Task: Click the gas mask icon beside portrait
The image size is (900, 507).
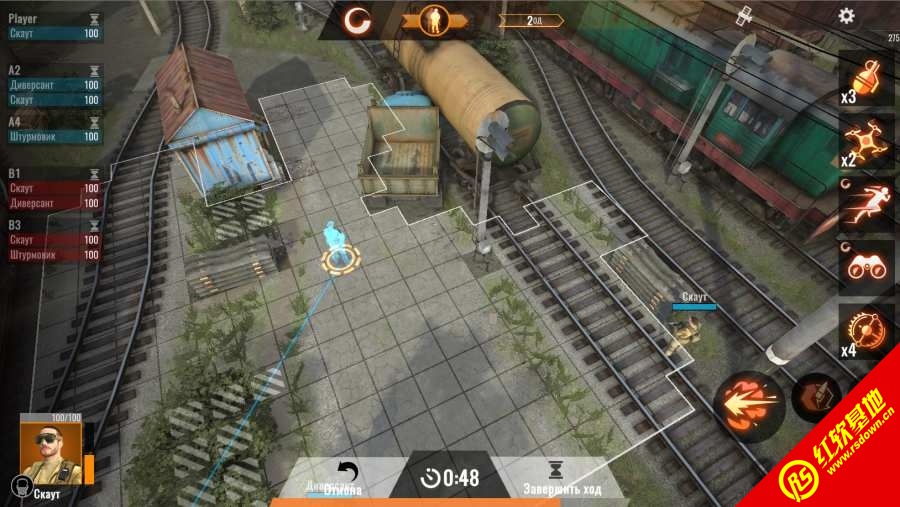Action: 17,486
